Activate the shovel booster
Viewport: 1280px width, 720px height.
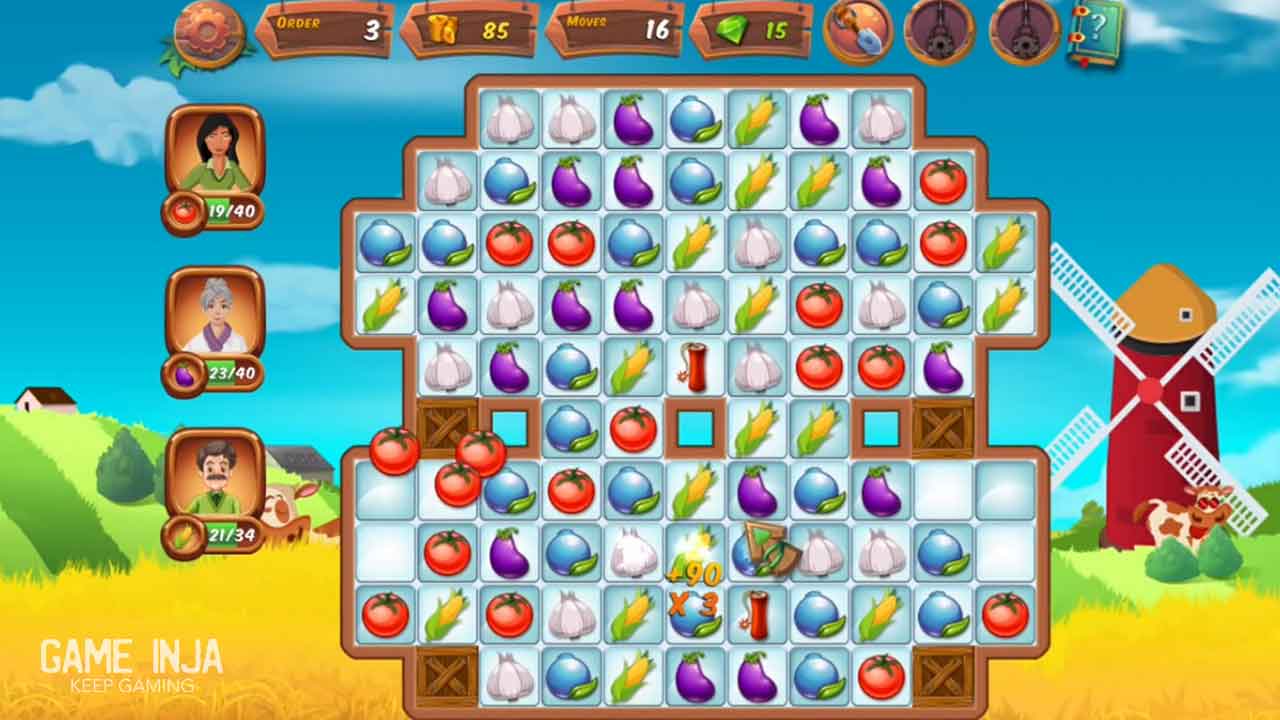tap(858, 31)
